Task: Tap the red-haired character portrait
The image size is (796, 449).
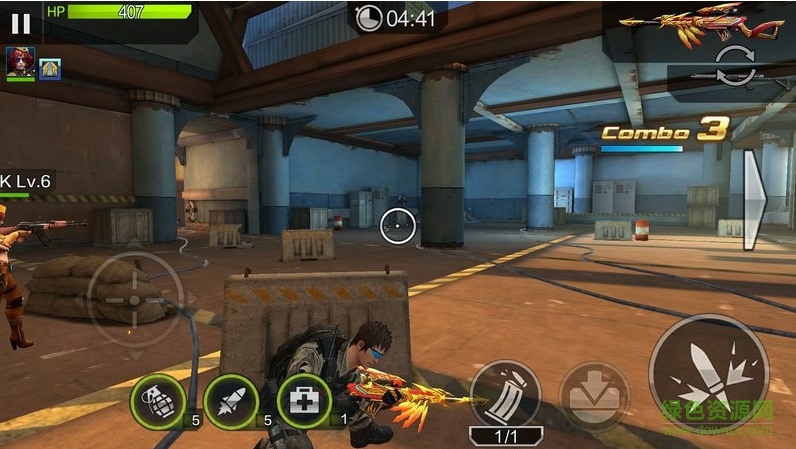Action: click(19, 64)
